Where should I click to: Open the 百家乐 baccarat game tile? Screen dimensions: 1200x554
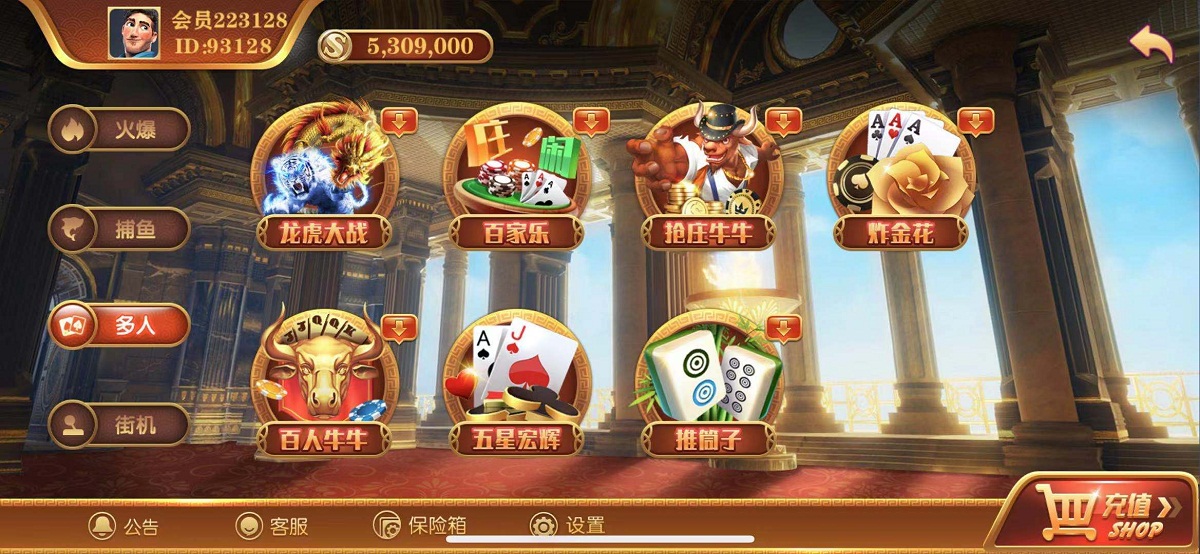pos(516,176)
